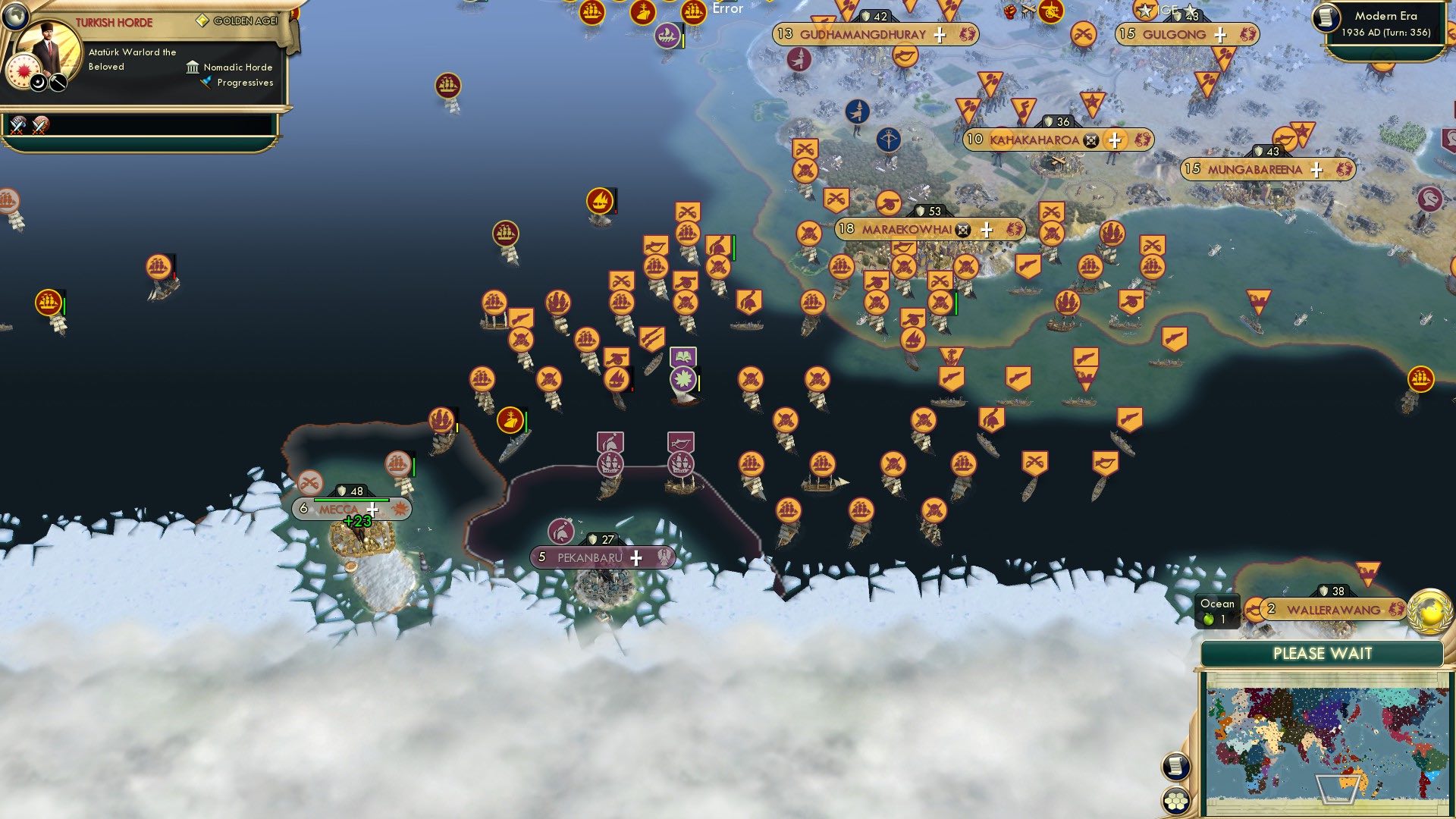Click the growth cross on the Gulgong banner
The image size is (1456, 819).
pyautogui.click(x=1219, y=34)
